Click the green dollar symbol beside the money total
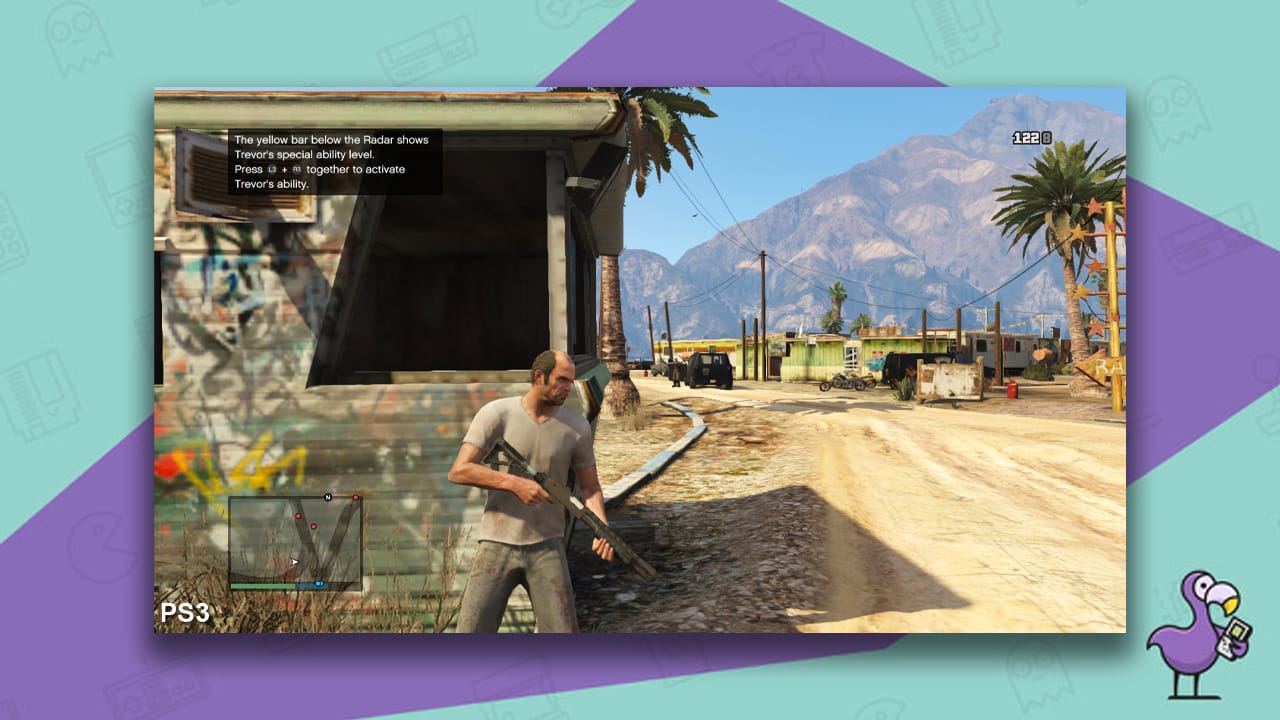Viewport: 1280px width, 720px height. 1048,138
